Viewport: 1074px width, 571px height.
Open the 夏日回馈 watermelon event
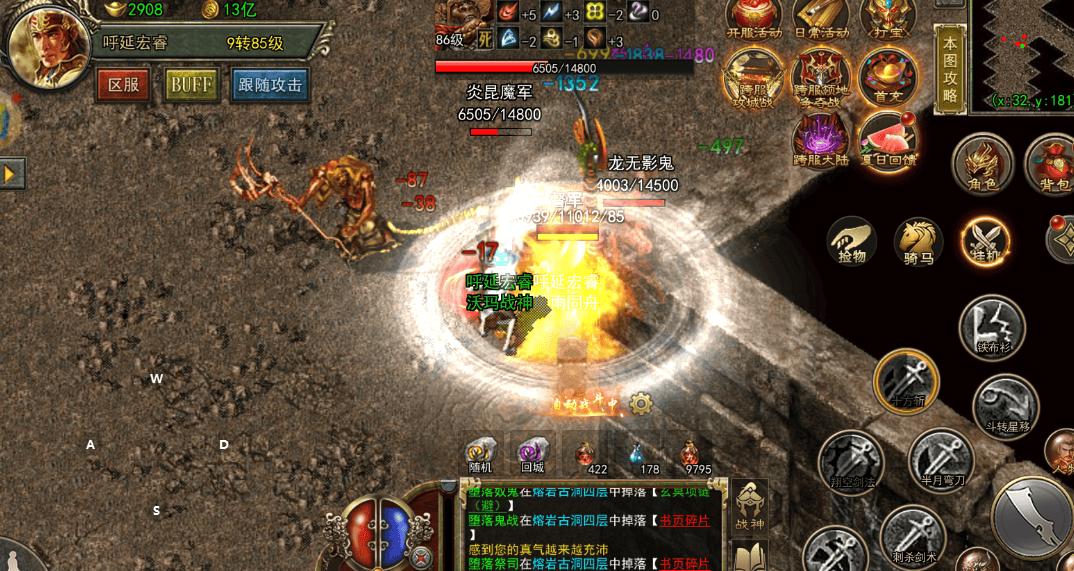888,142
